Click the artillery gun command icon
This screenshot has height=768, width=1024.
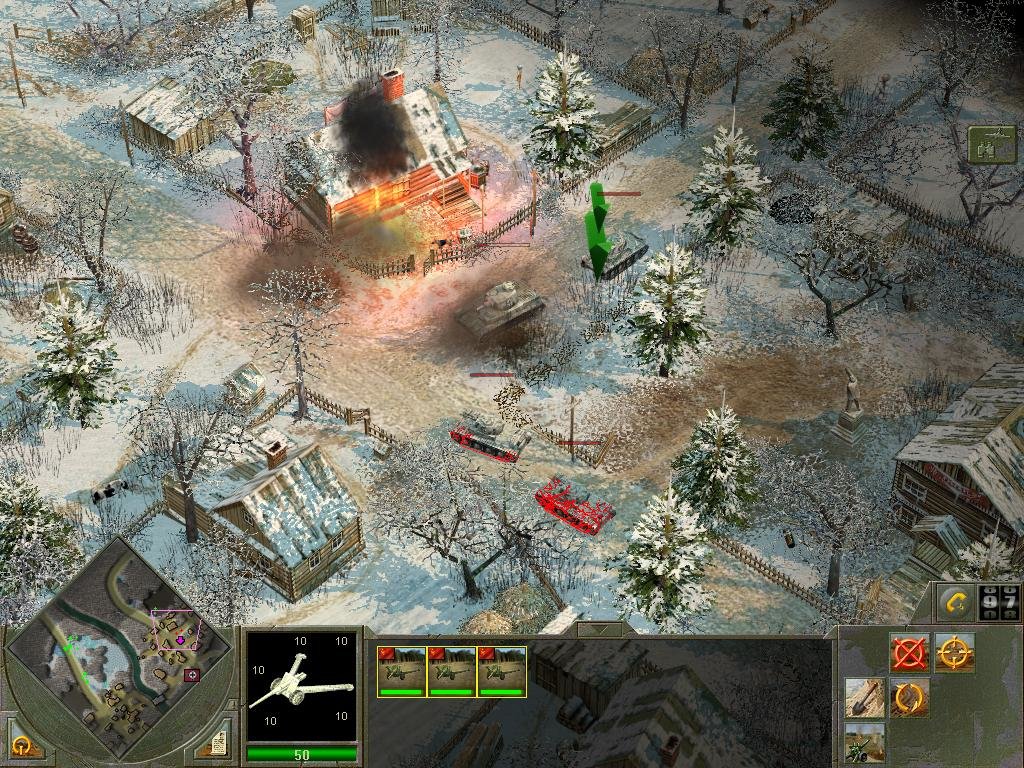pos(864,743)
